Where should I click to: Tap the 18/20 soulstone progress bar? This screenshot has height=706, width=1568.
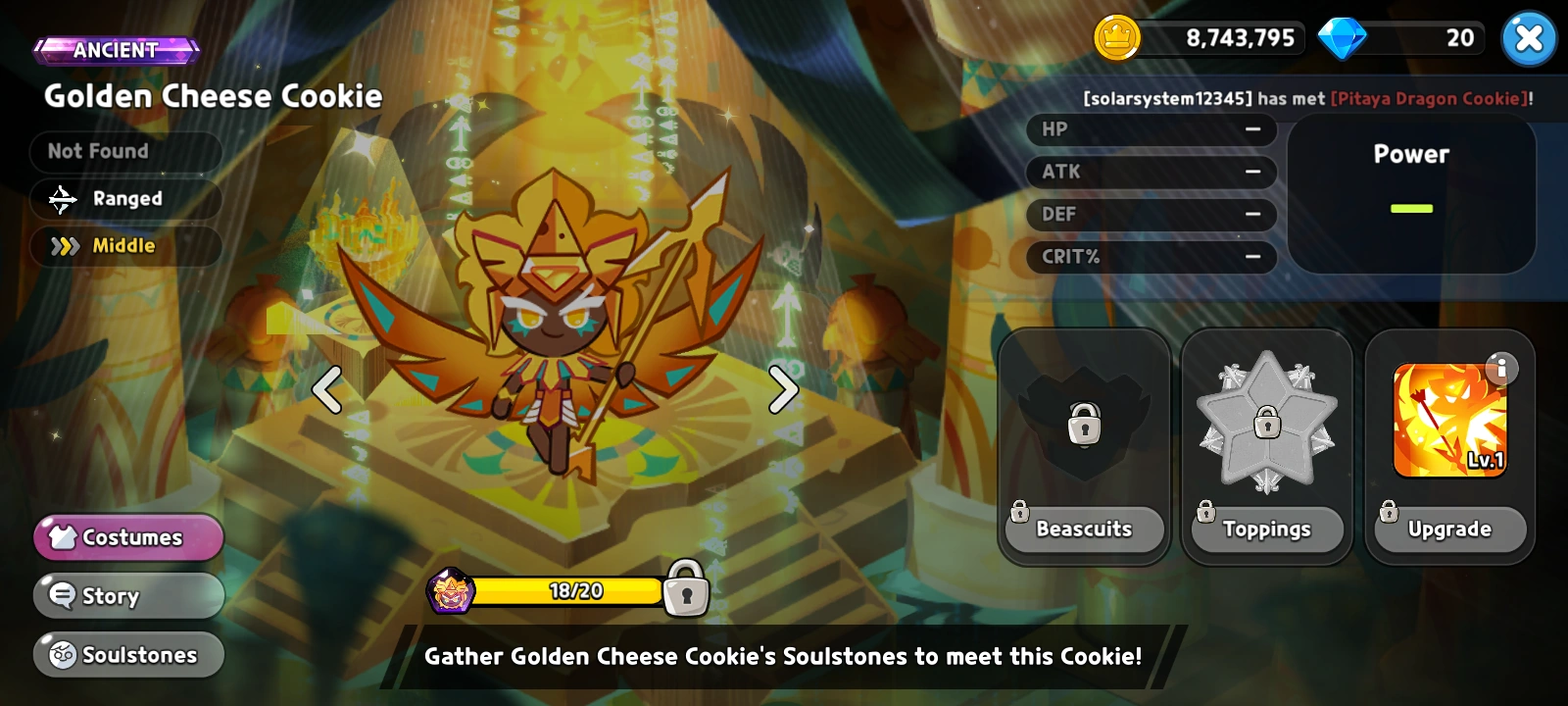click(568, 591)
